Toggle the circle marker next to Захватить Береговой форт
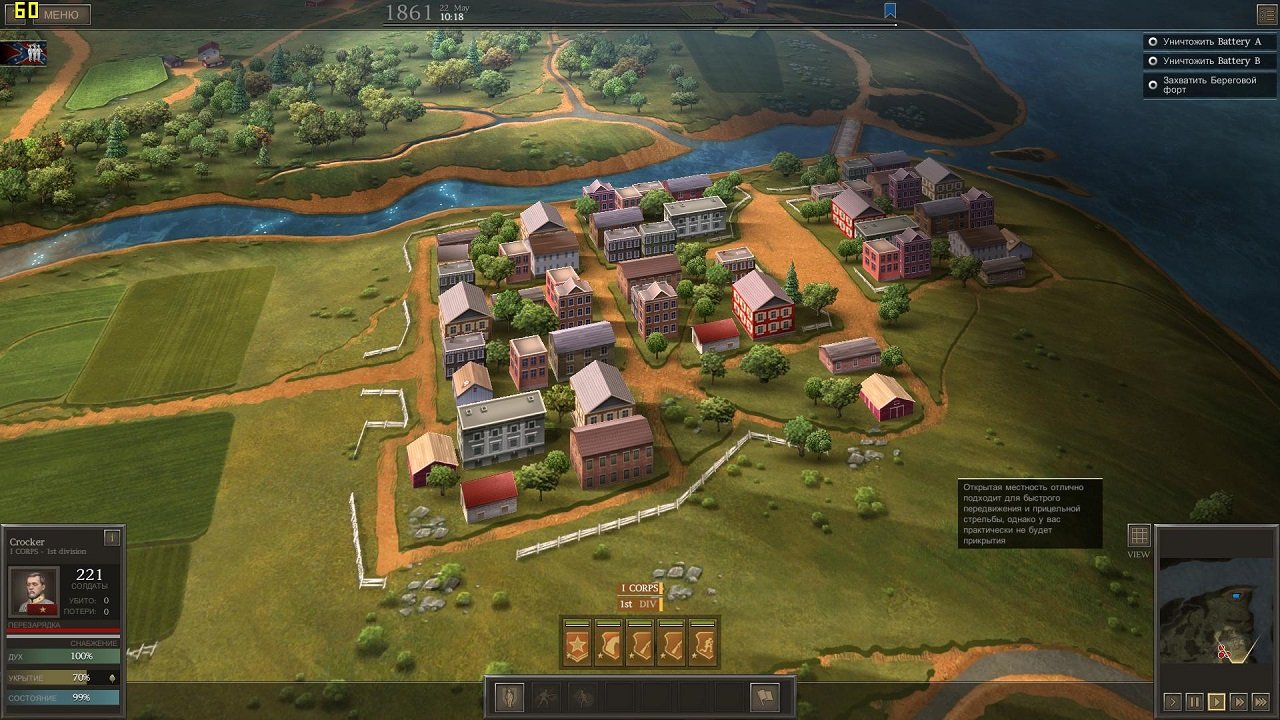This screenshot has height=720, width=1280. (x=1152, y=84)
